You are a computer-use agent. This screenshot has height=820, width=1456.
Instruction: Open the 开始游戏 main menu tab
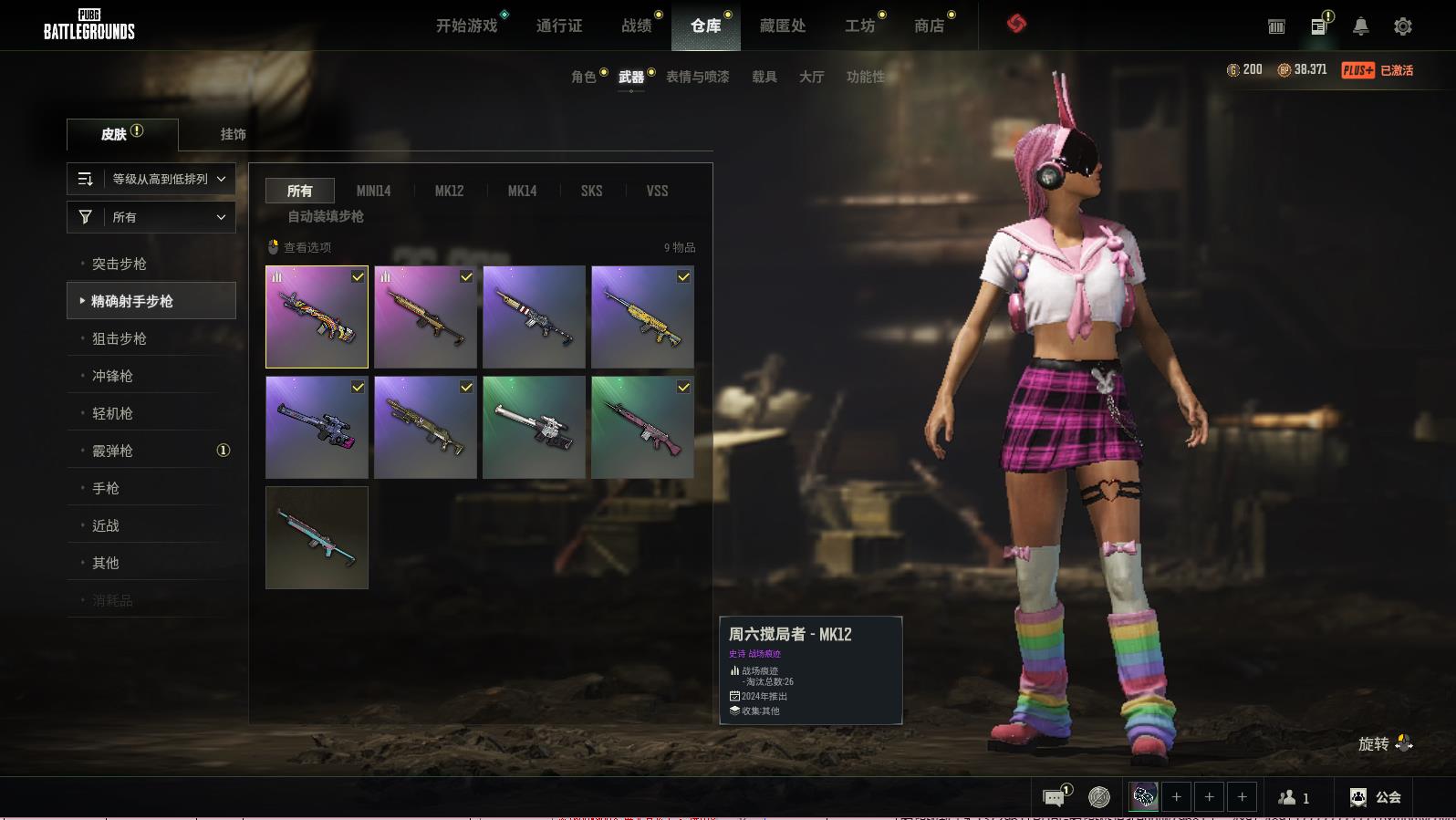(466, 26)
